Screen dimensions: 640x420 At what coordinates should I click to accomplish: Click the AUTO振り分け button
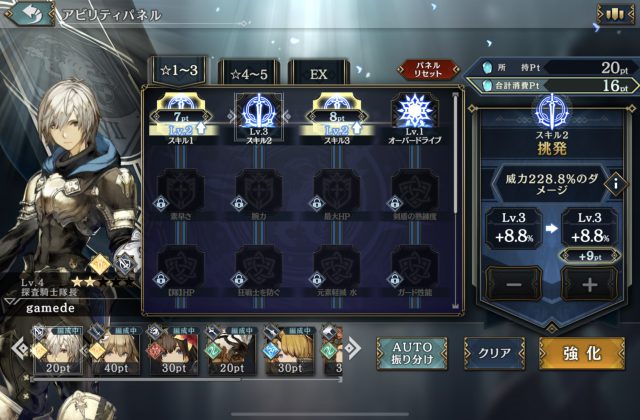pyautogui.click(x=412, y=353)
